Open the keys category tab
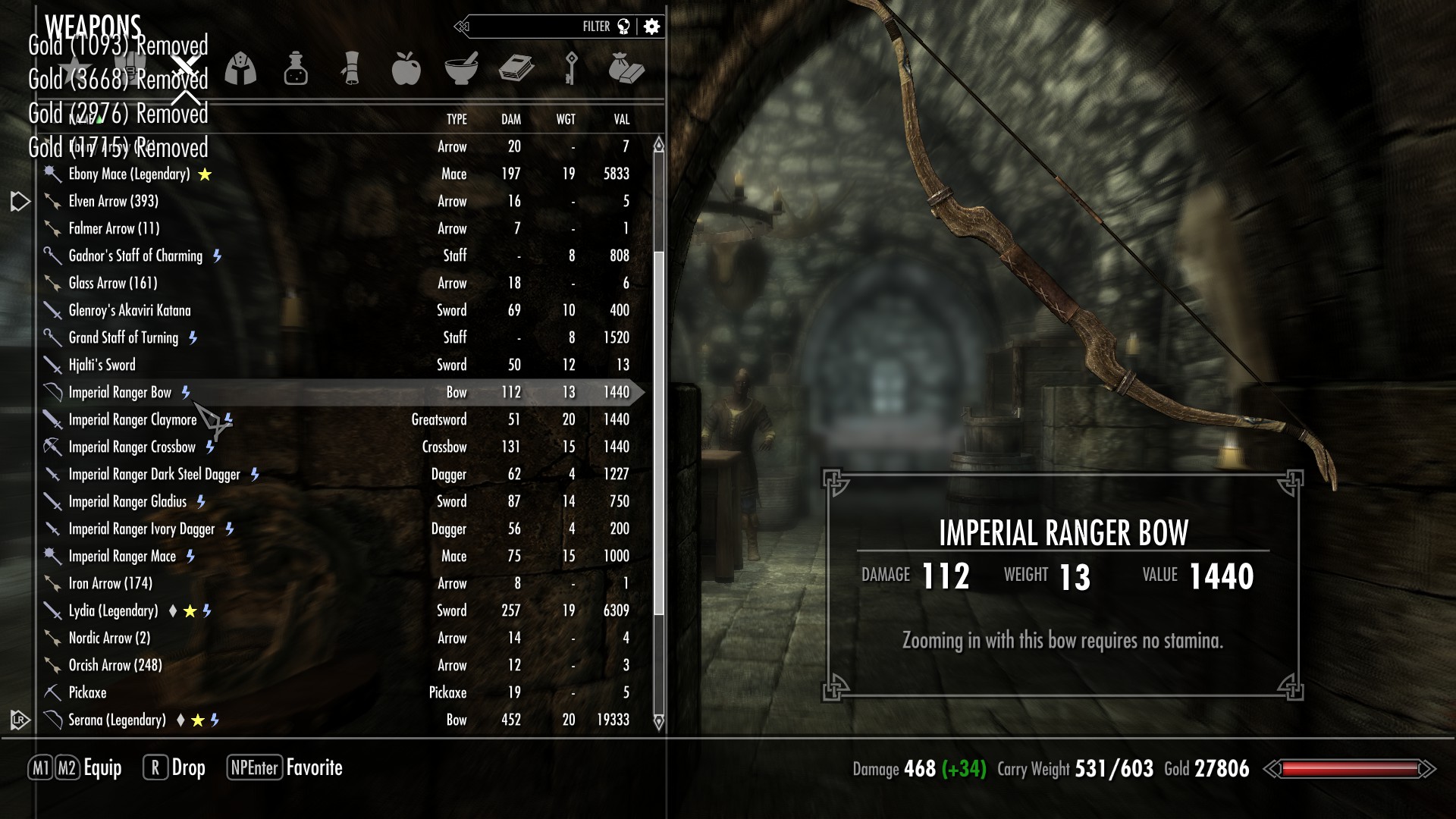 [x=571, y=69]
